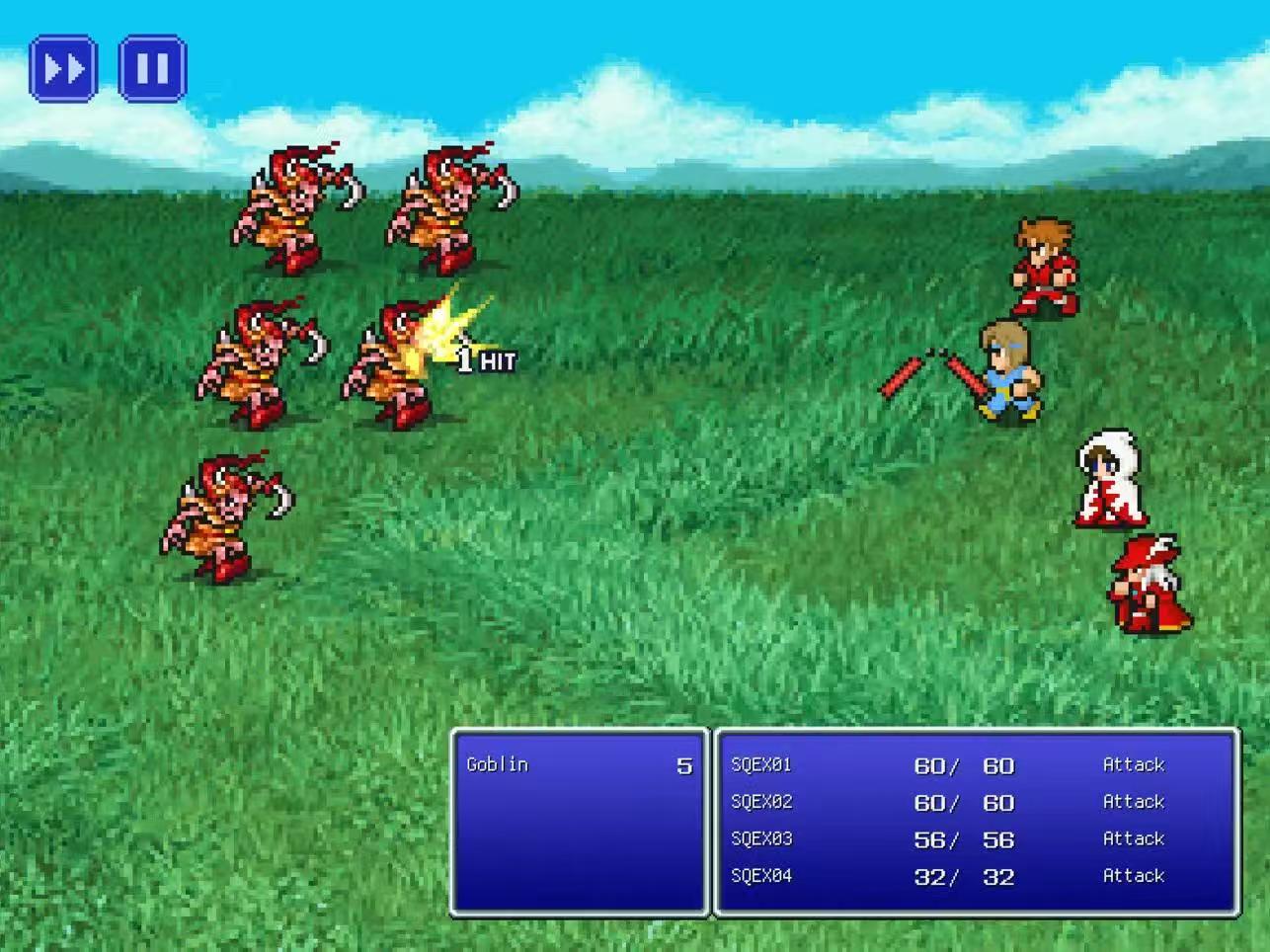Click the Goblin name in the enemy panel
This screenshot has width=1270, height=952.
click(x=496, y=764)
